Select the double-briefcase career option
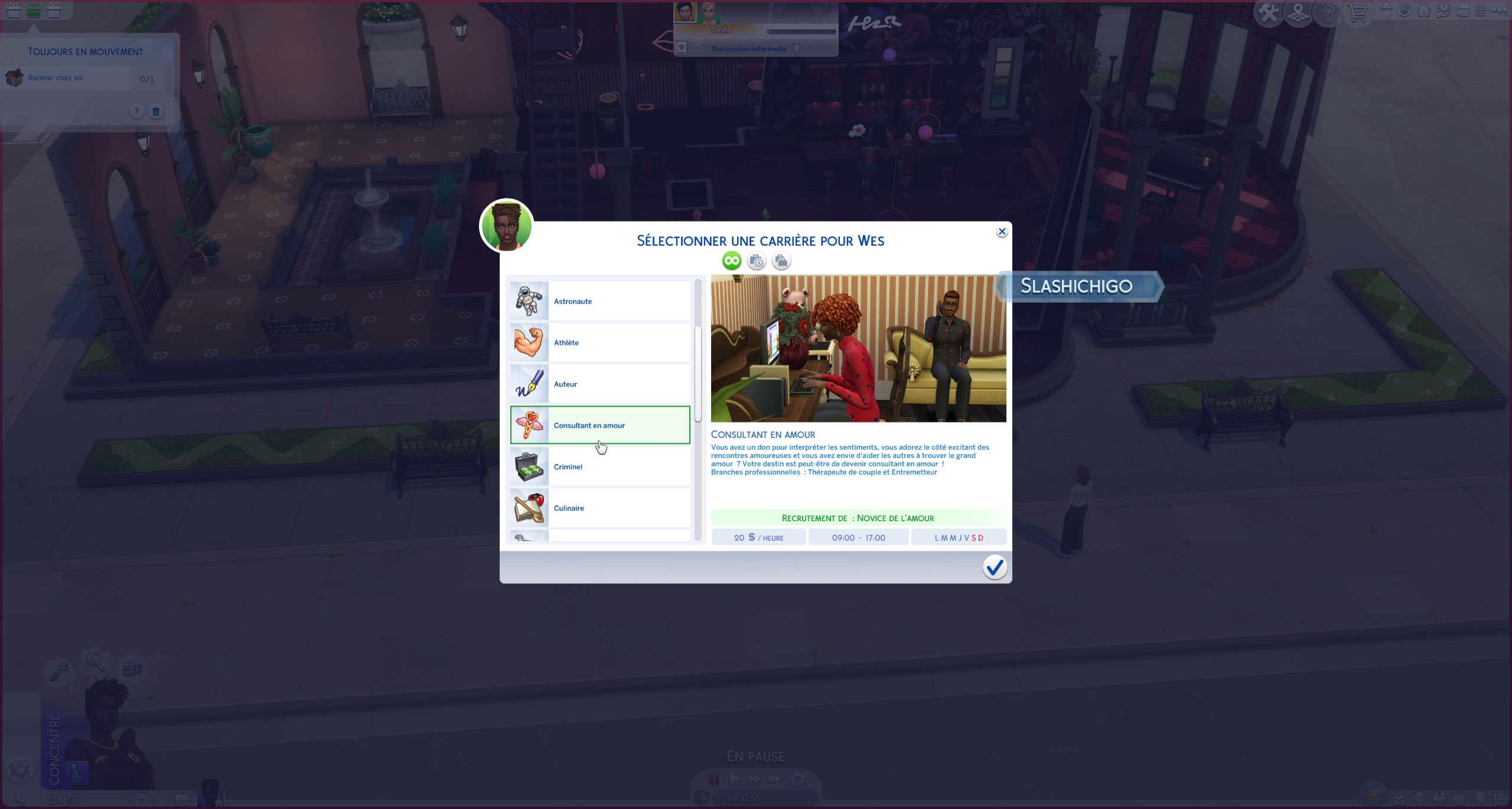Viewport: 1512px width, 809px height. click(x=781, y=261)
